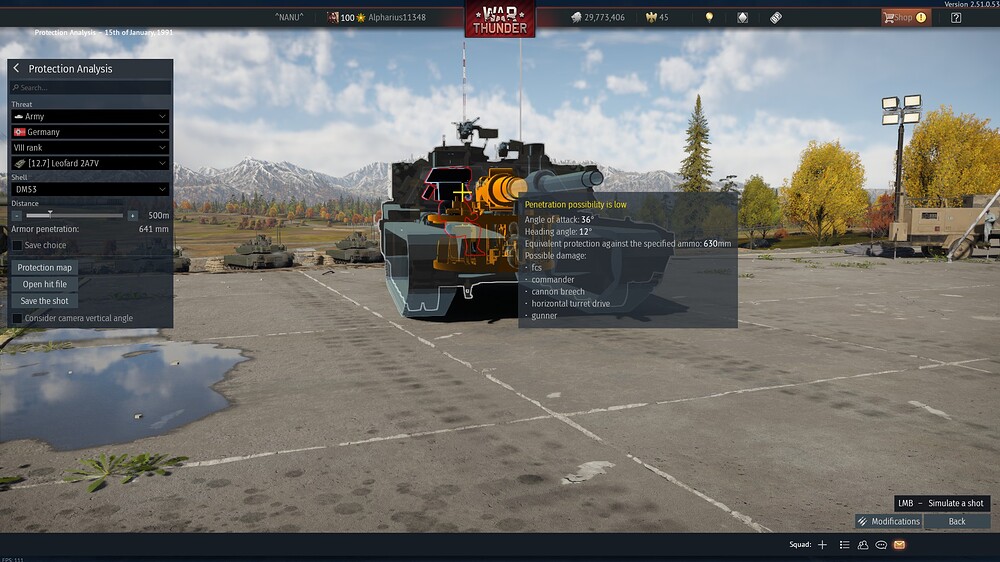Viewport: 1000px width, 562px height.
Task: Open the help question mark icon
Action: (x=956, y=17)
